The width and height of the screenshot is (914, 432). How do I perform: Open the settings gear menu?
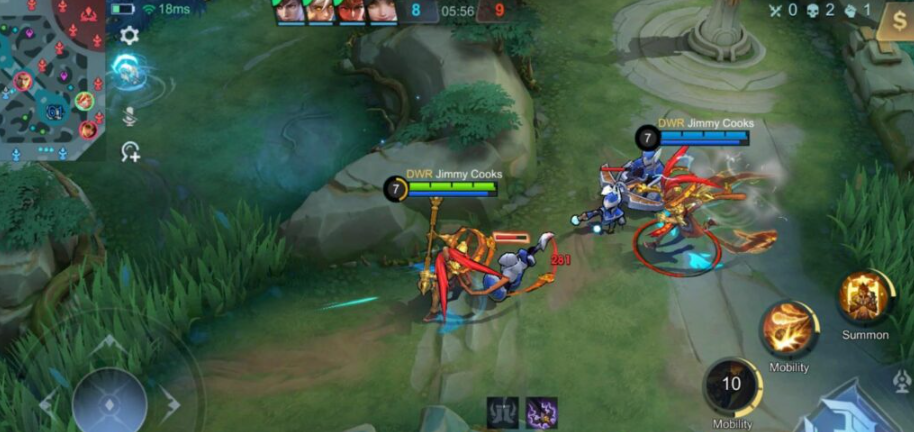click(129, 36)
